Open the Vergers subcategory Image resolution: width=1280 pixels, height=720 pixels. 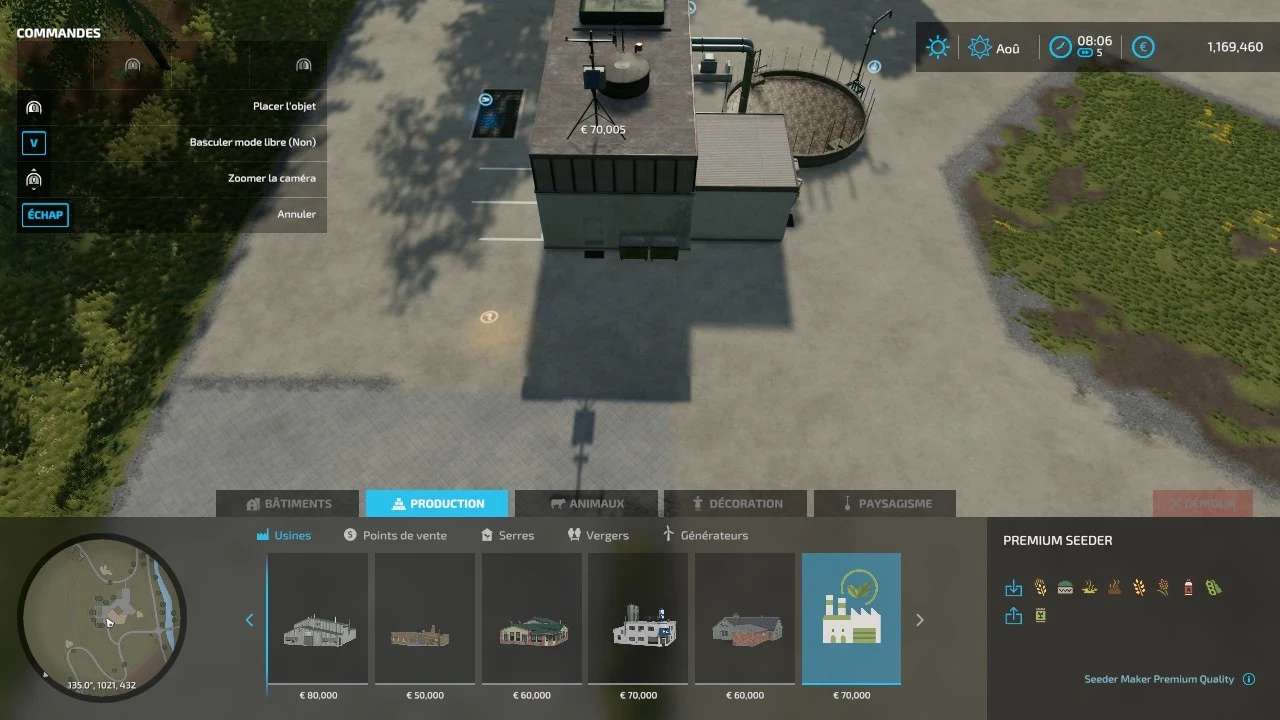click(598, 535)
